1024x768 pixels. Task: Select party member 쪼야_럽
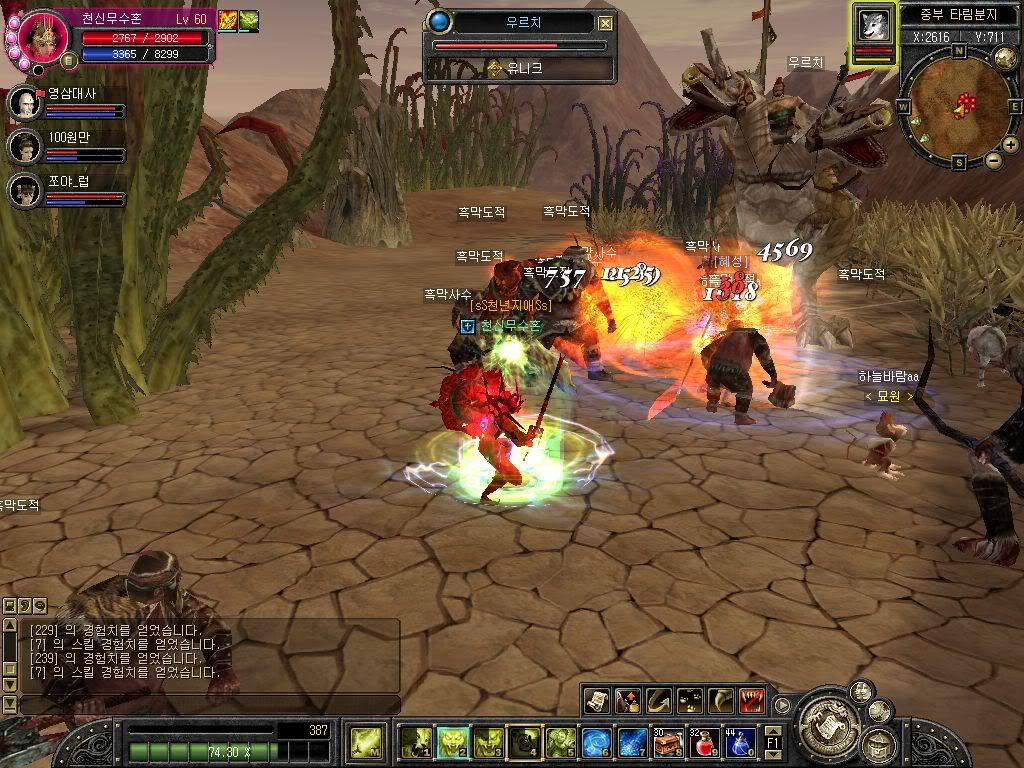click(23, 189)
